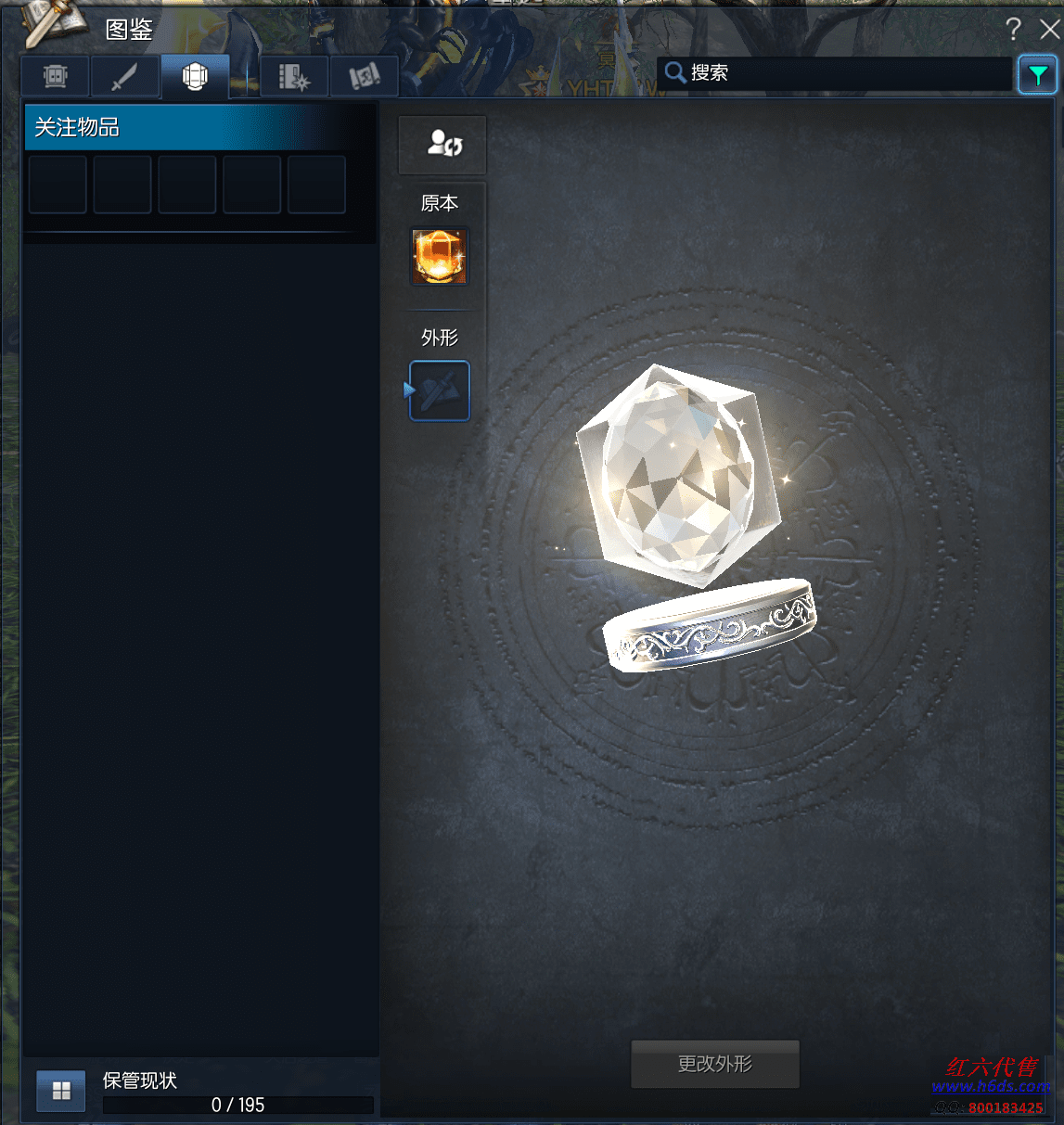Image resolution: width=1064 pixels, height=1125 pixels.
Task: Close the 图鉴 window
Action: click(x=1049, y=30)
